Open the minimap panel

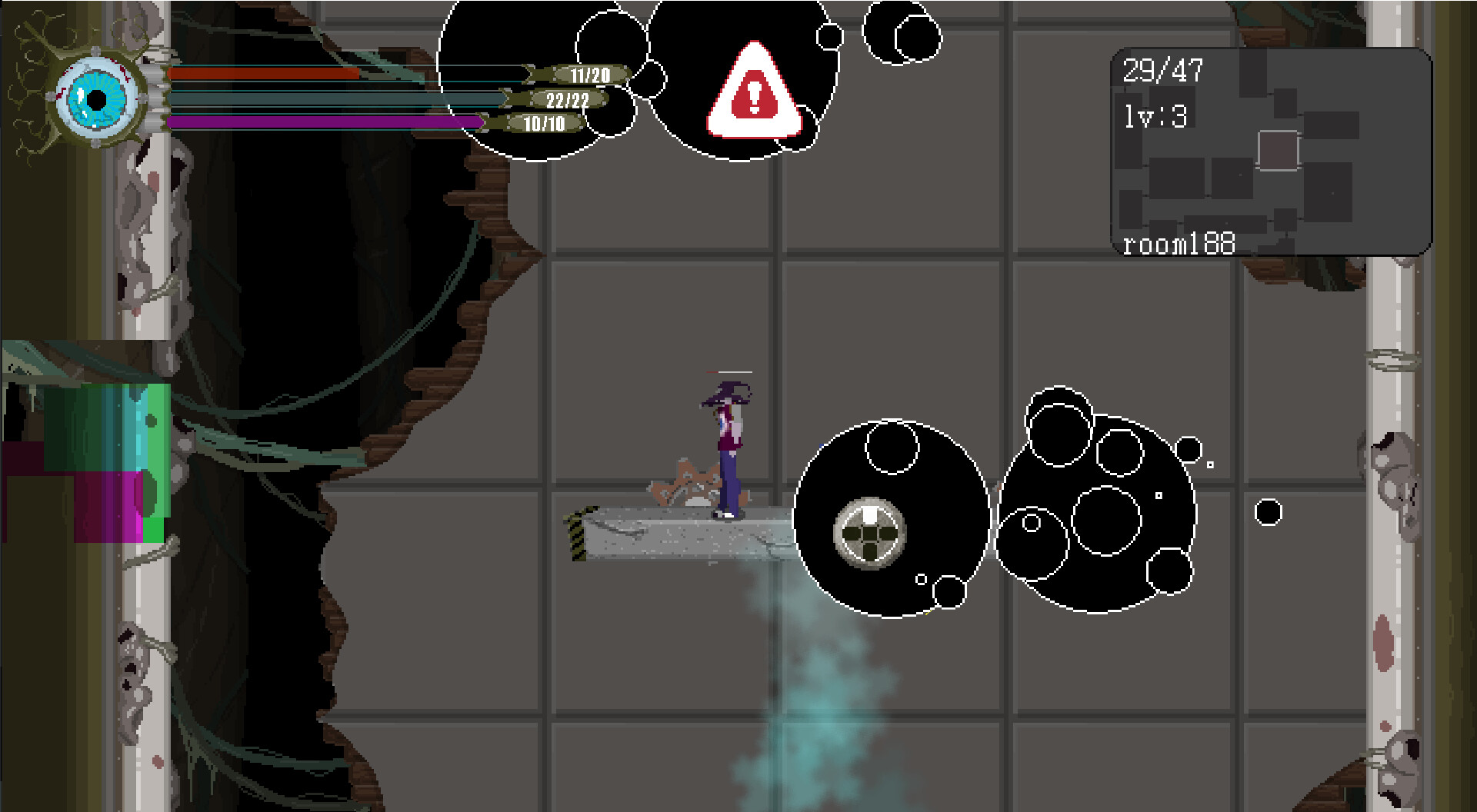[1269, 150]
